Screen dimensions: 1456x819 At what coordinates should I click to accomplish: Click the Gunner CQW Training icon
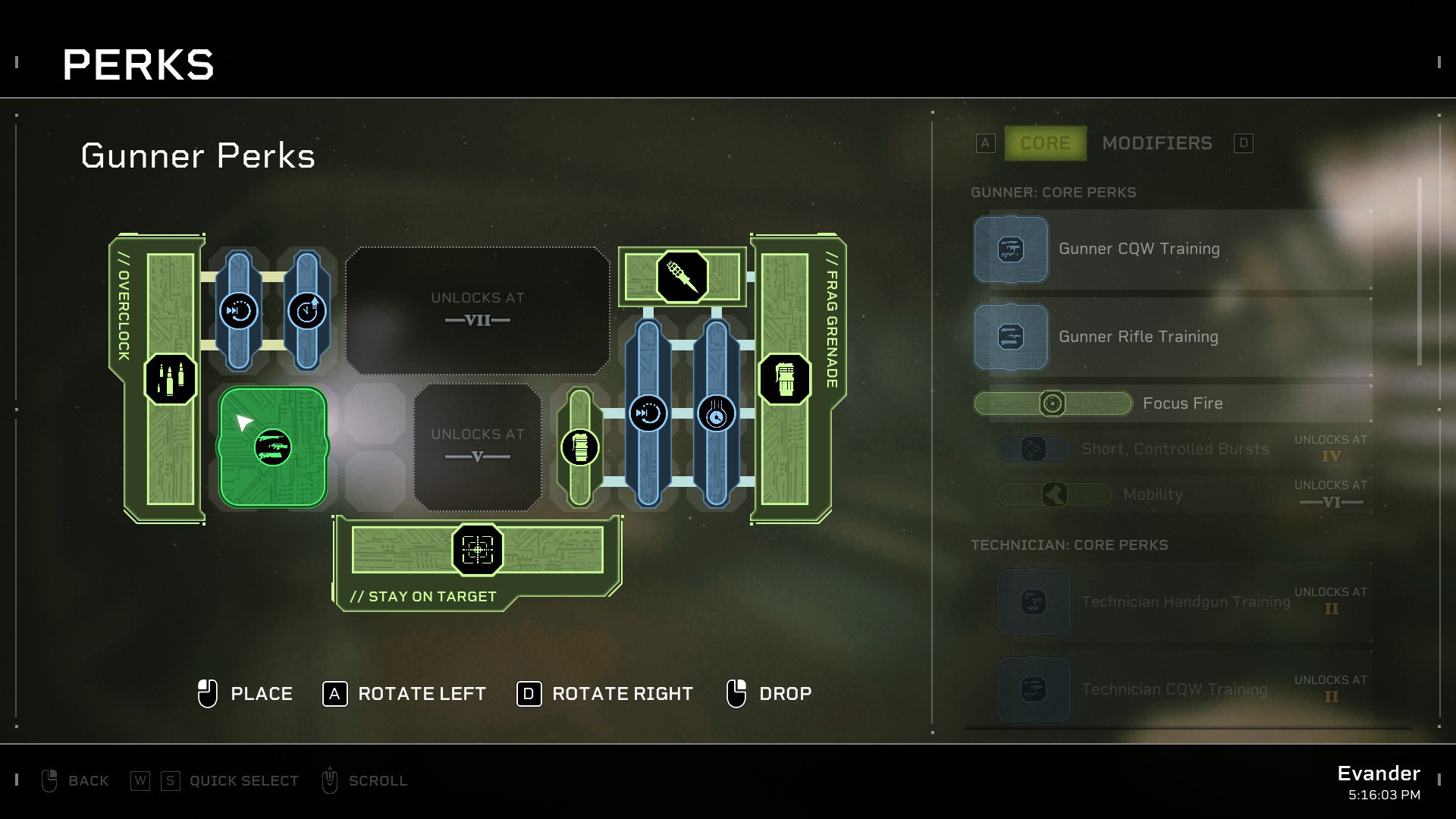point(1011,249)
